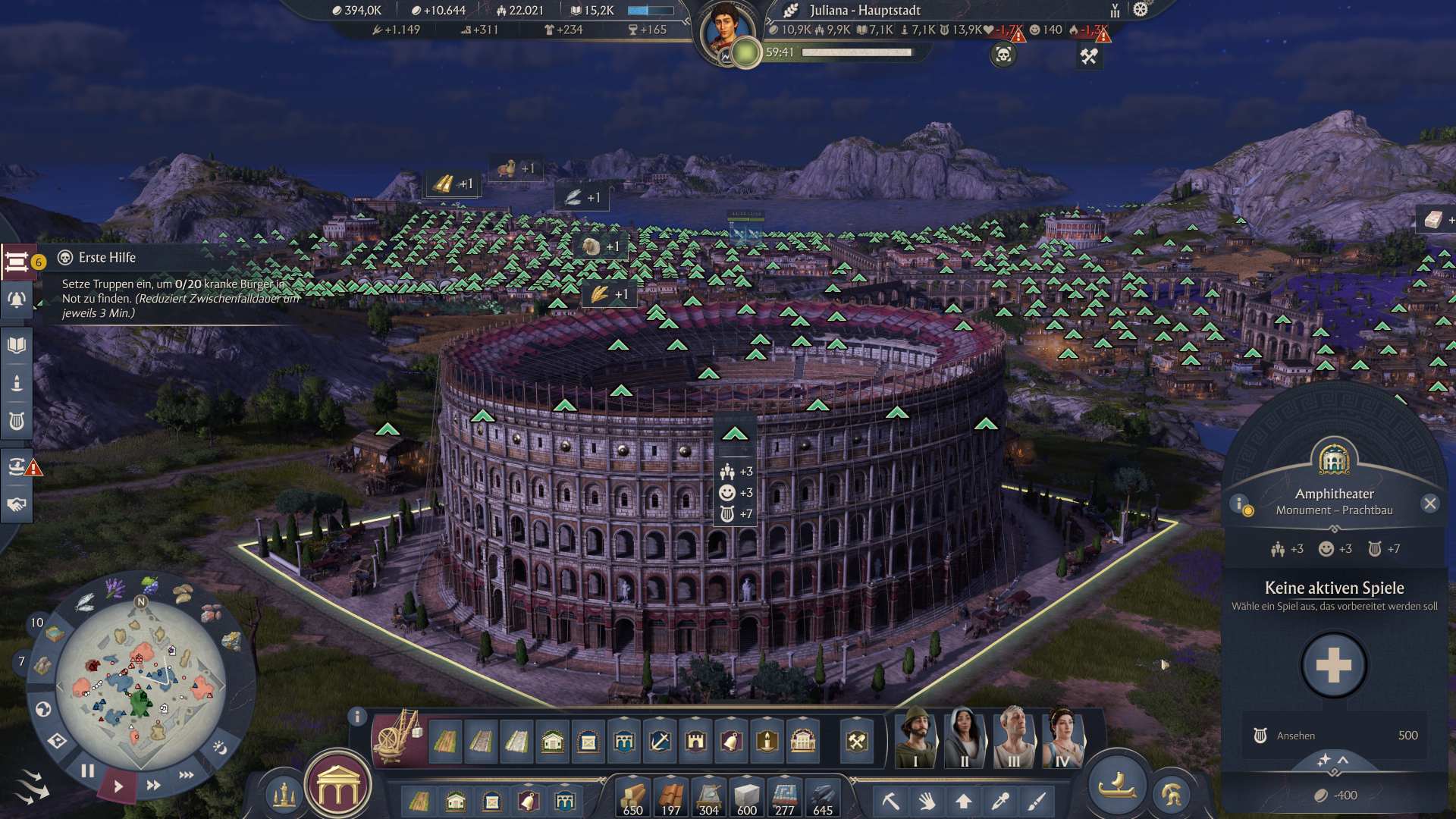This screenshot has height=819, width=1456.
Task: Open the military helmet menu
Action: (x=1171, y=795)
